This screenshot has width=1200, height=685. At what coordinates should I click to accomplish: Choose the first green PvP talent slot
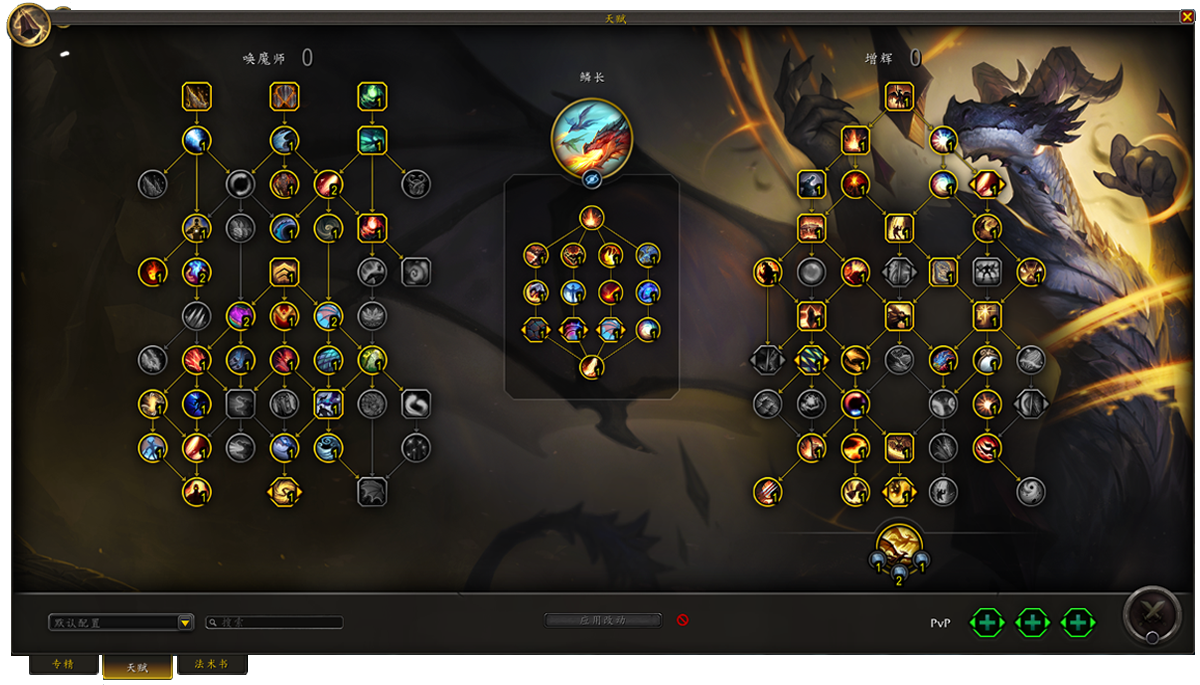click(987, 623)
